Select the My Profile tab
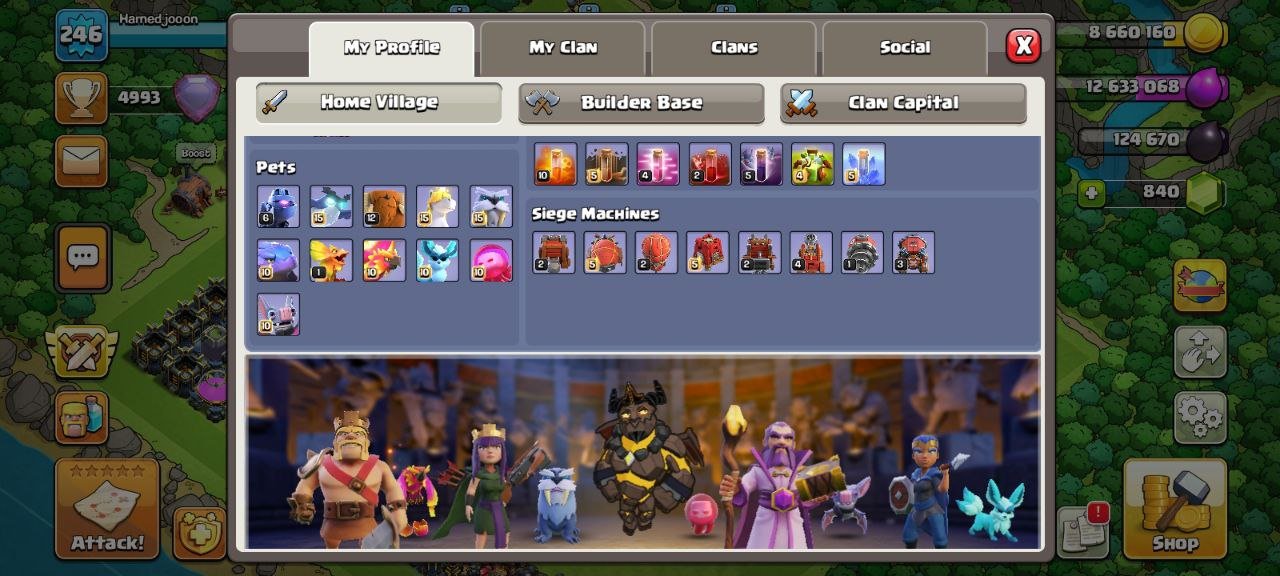This screenshot has height=576, width=1280. click(391, 48)
